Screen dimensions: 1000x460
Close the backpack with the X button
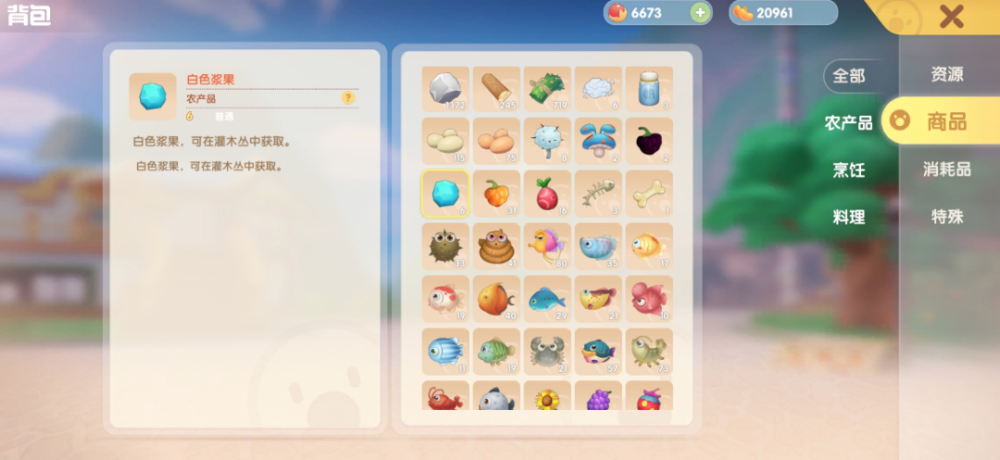click(951, 16)
